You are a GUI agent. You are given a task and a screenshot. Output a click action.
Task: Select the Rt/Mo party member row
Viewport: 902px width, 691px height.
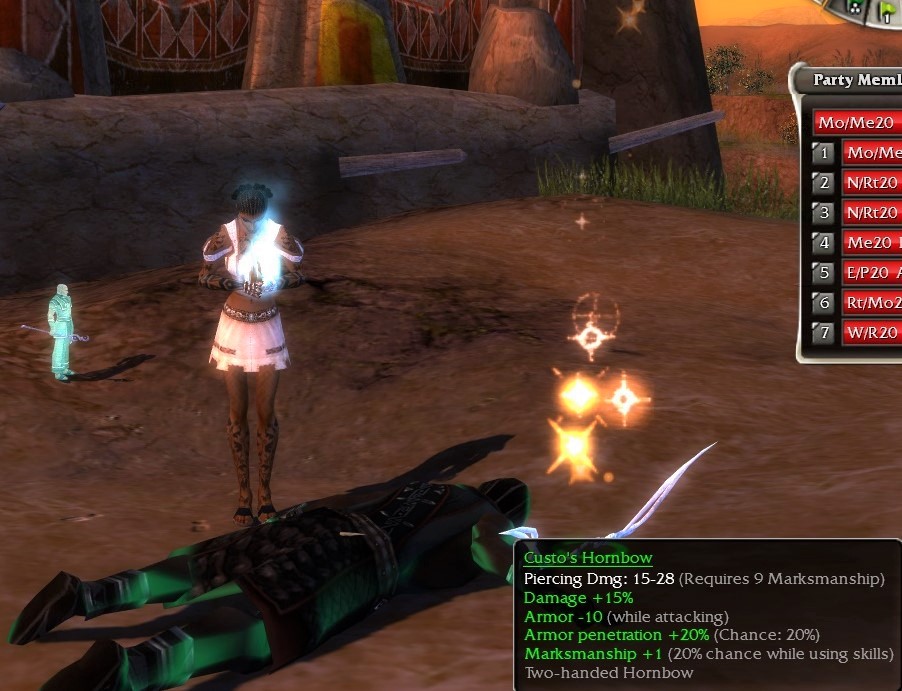872,303
